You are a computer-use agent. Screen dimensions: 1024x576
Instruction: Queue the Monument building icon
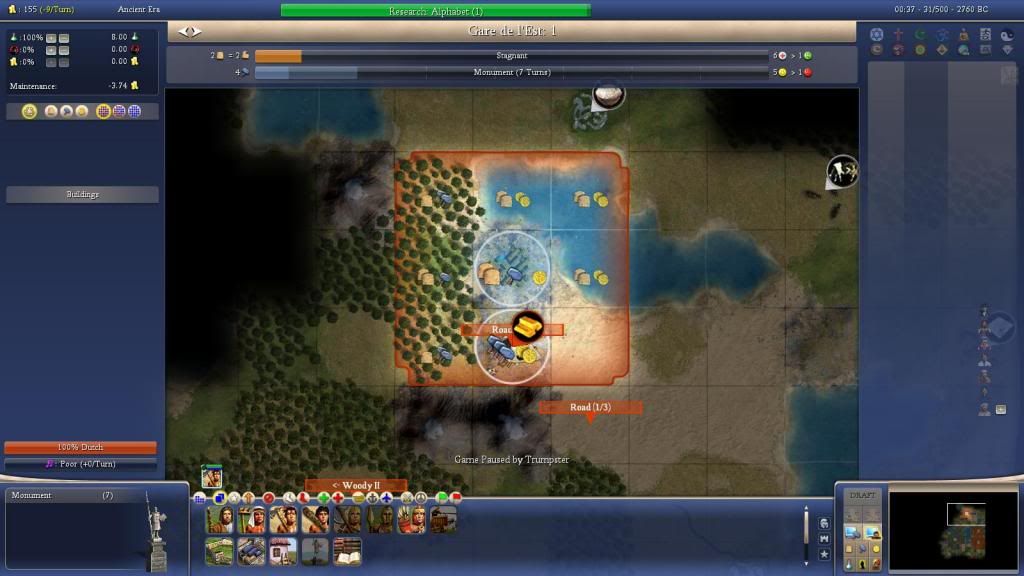click(x=315, y=551)
